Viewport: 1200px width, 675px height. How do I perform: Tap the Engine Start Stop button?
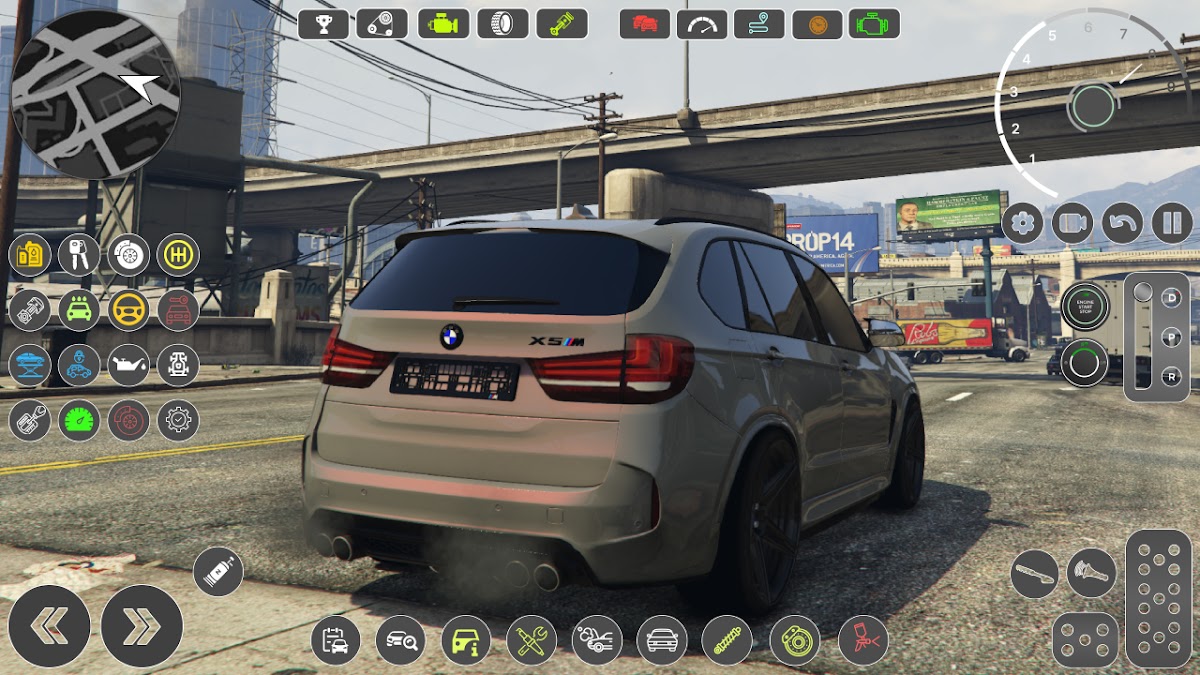click(1084, 305)
